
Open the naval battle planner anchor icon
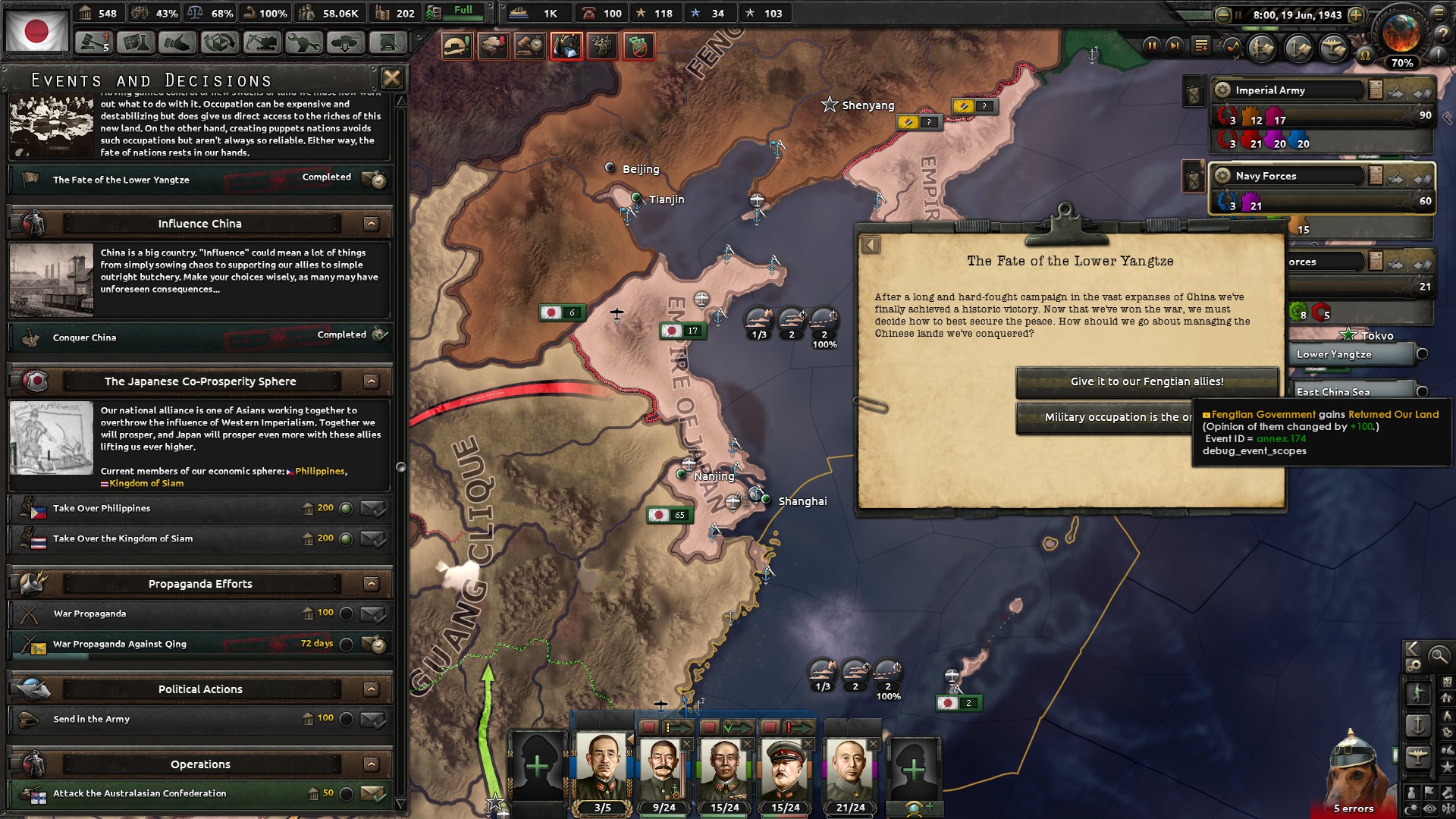click(1297, 48)
